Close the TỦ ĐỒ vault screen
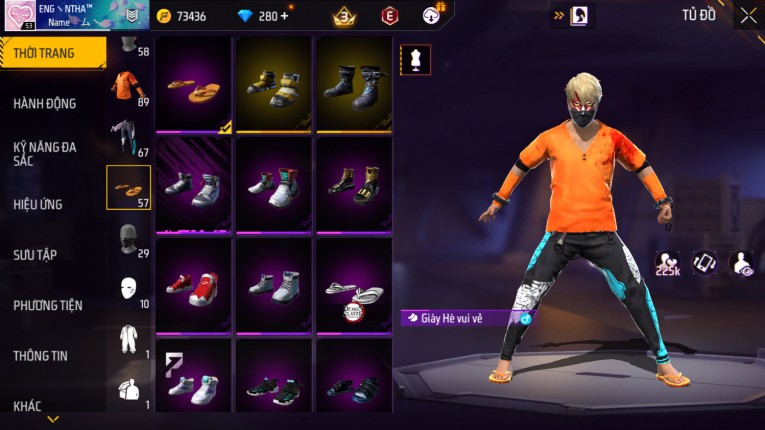The width and height of the screenshot is (765, 430). pyautogui.click(x=748, y=15)
